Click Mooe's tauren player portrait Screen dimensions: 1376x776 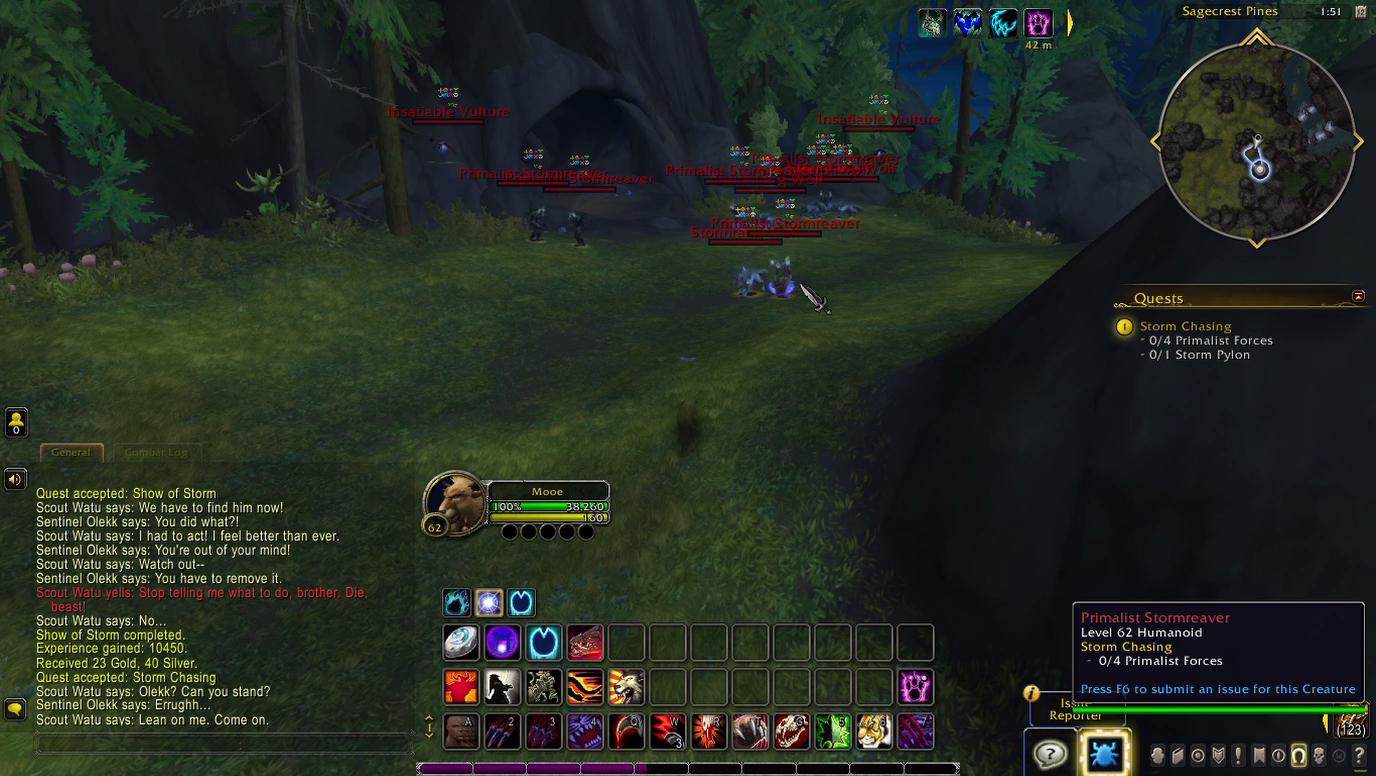456,502
